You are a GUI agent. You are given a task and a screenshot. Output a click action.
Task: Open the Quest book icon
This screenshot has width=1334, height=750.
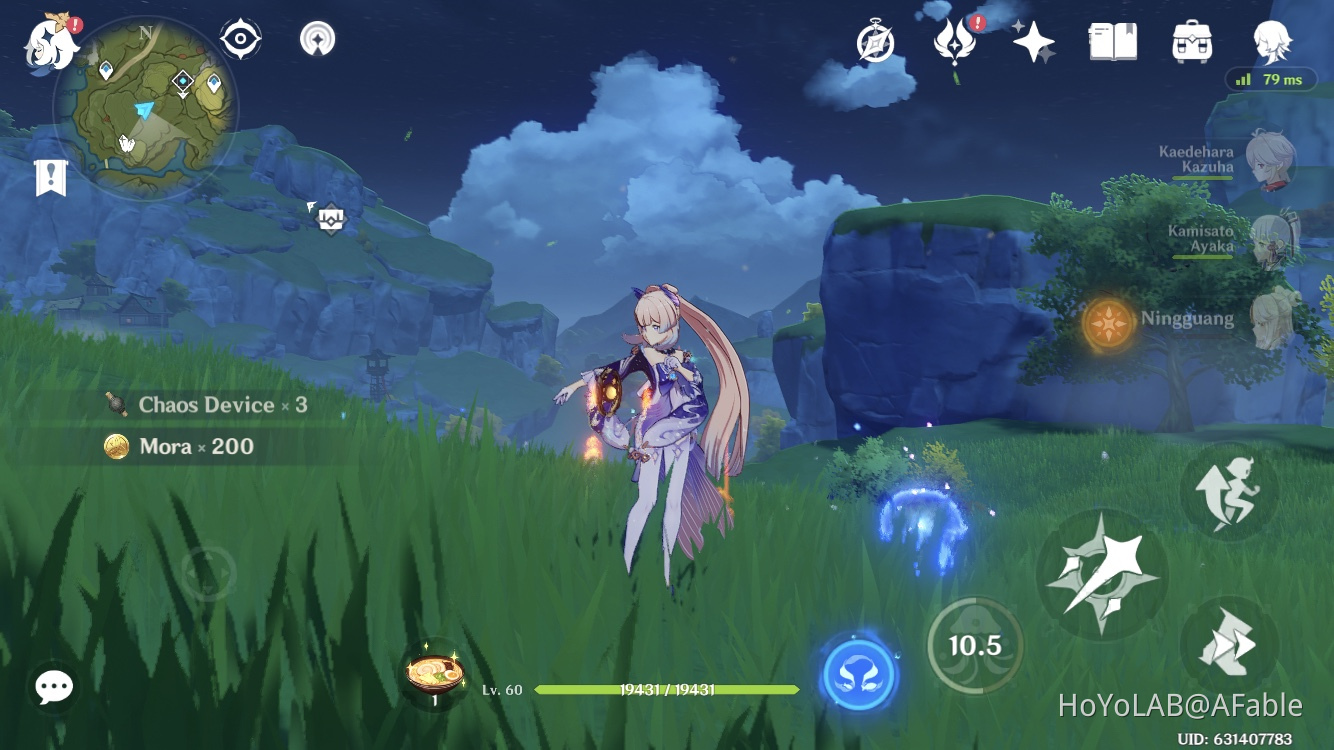(1112, 40)
